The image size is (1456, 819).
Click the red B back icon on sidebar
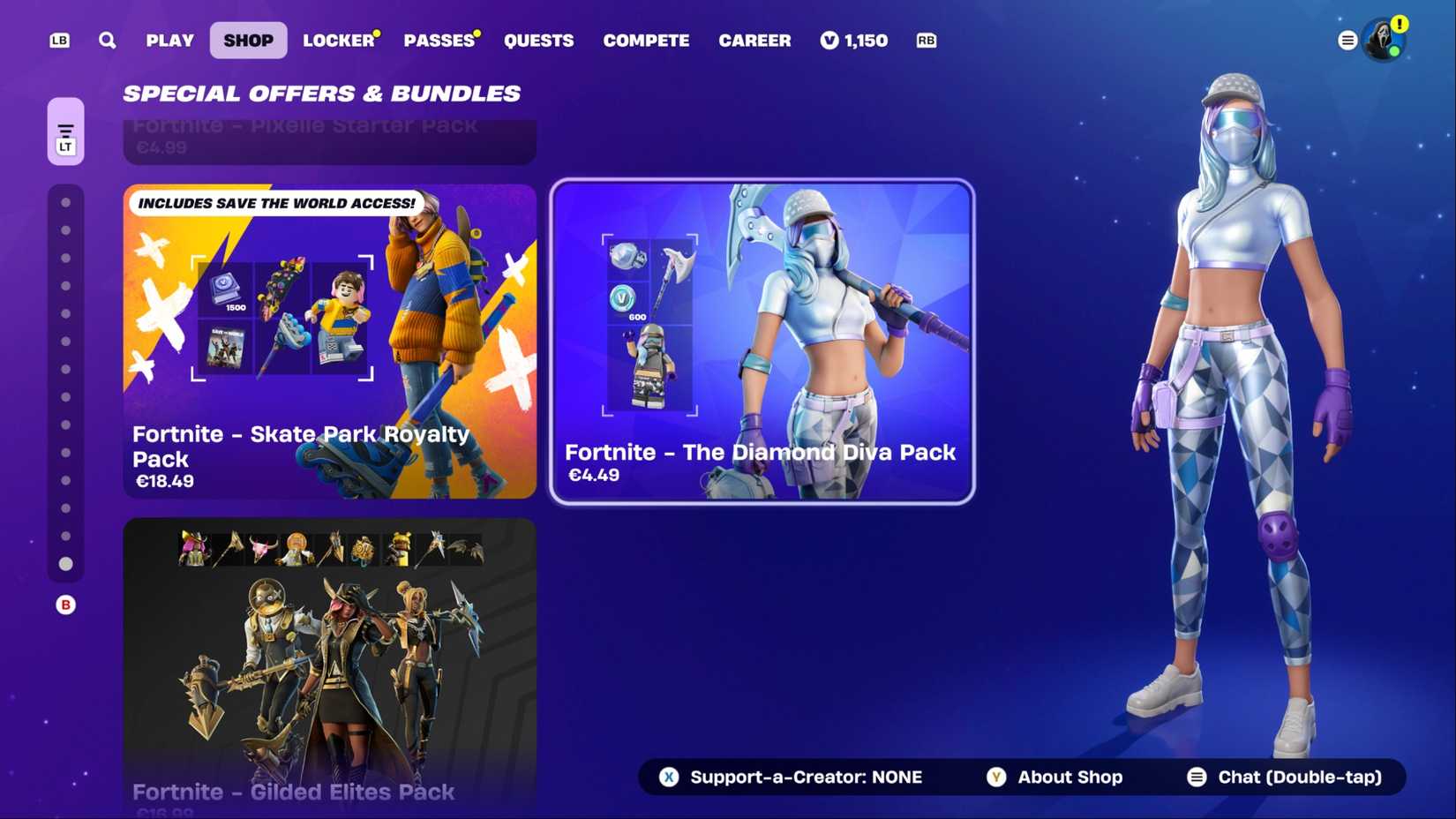65,605
